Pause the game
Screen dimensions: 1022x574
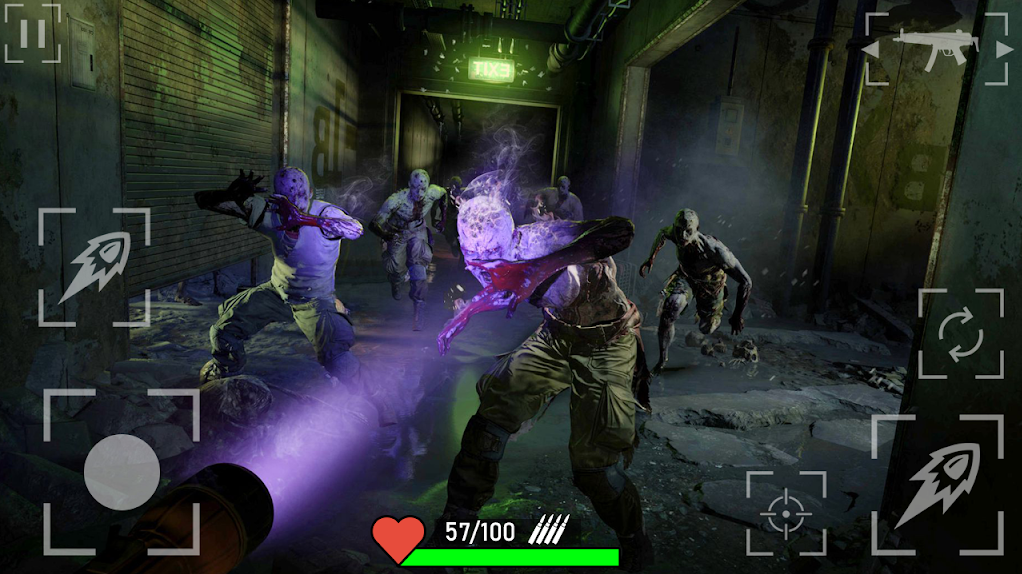click(x=32, y=33)
